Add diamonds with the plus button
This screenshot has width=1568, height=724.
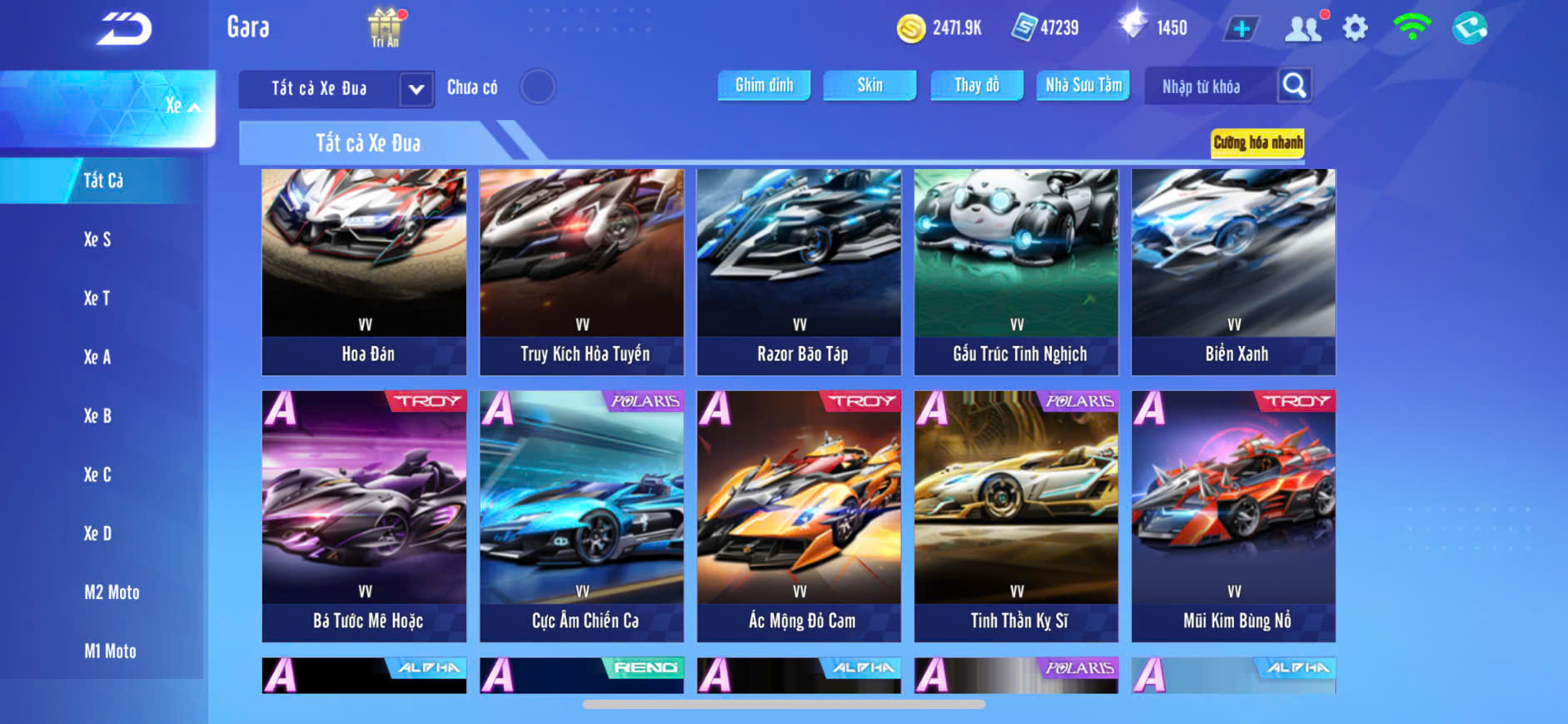1241,29
